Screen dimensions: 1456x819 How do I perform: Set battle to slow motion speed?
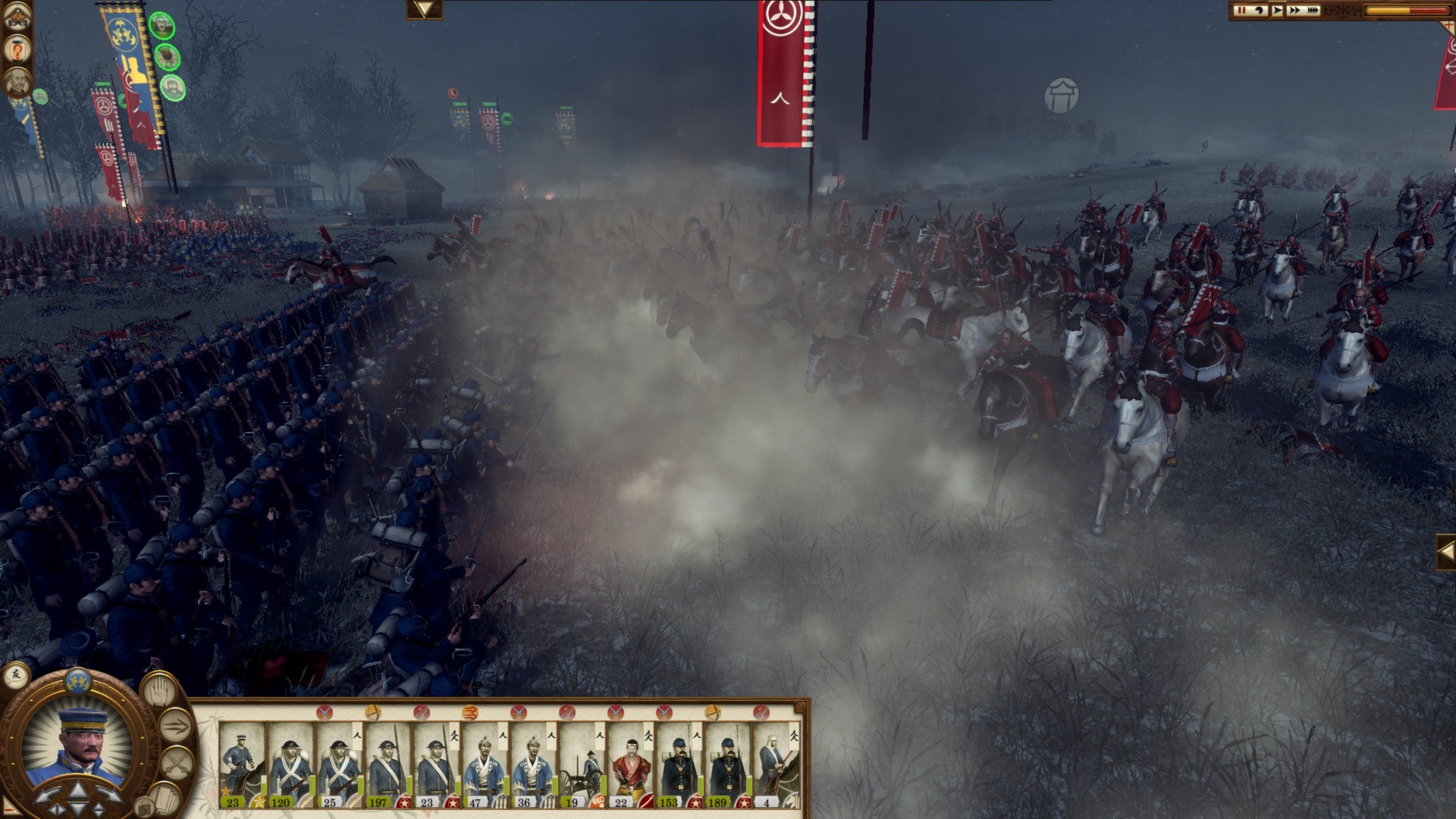tap(1260, 11)
